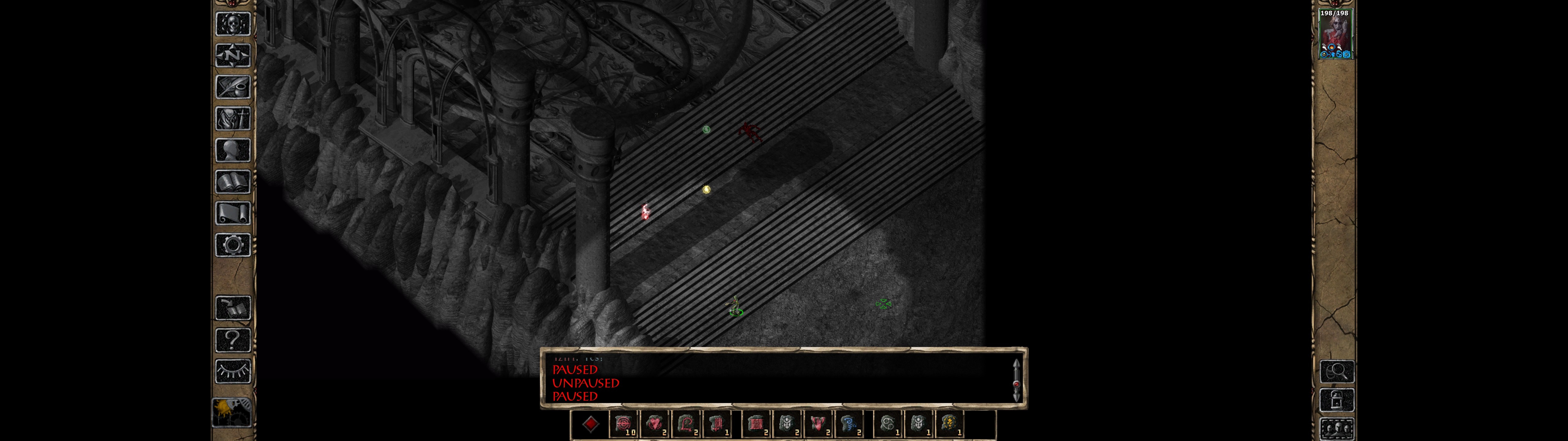This screenshot has height=441, width=1568.
Task: Open the priest scroll
Action: point(232,214)
